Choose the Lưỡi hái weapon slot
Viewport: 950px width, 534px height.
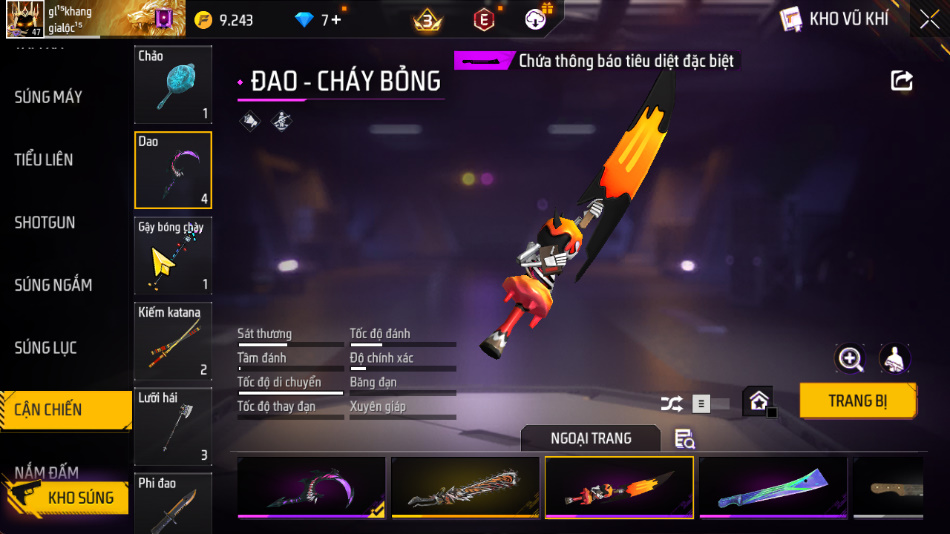point(173,427)
